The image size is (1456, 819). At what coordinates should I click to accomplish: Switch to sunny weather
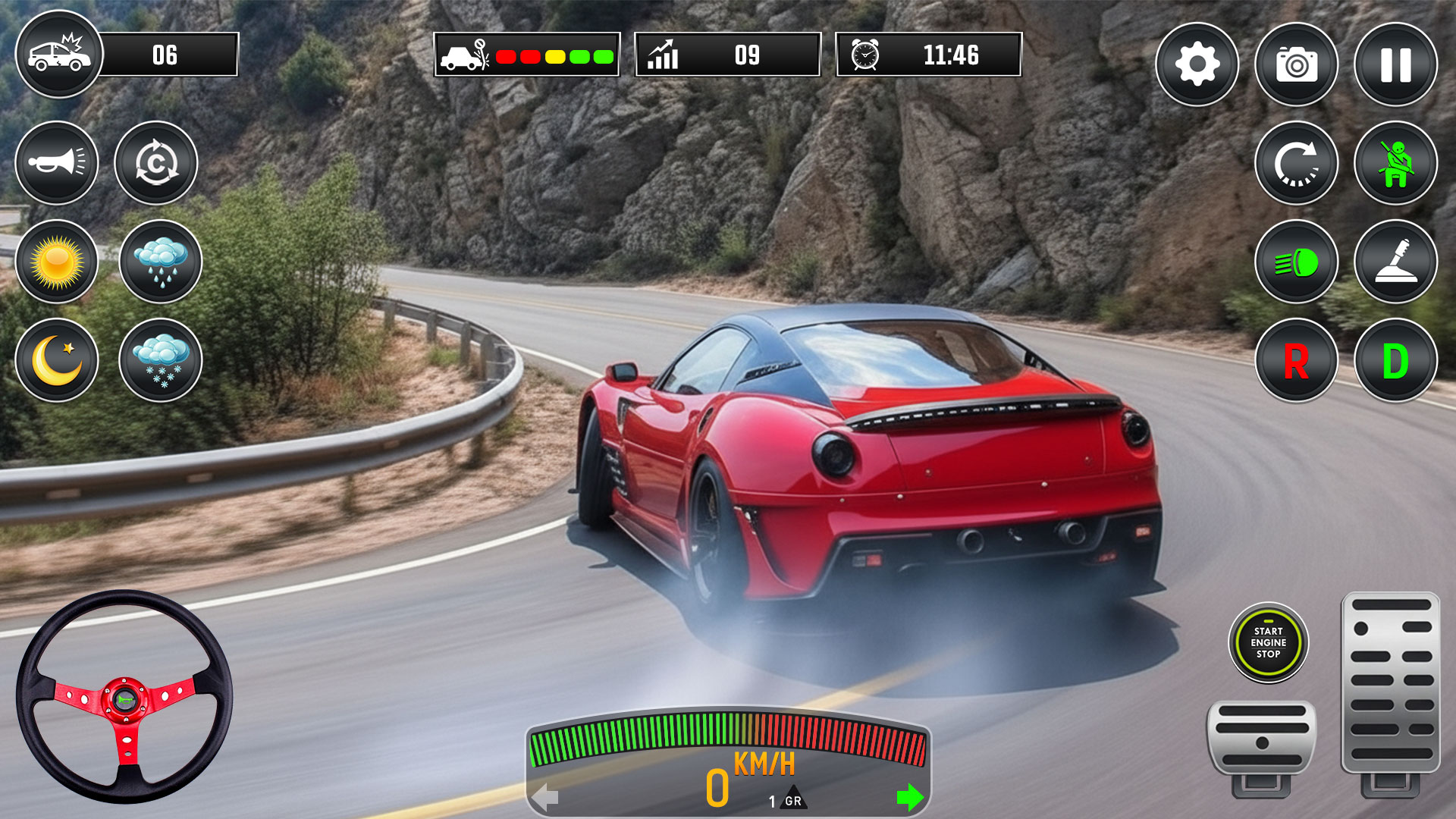[57, 262]
